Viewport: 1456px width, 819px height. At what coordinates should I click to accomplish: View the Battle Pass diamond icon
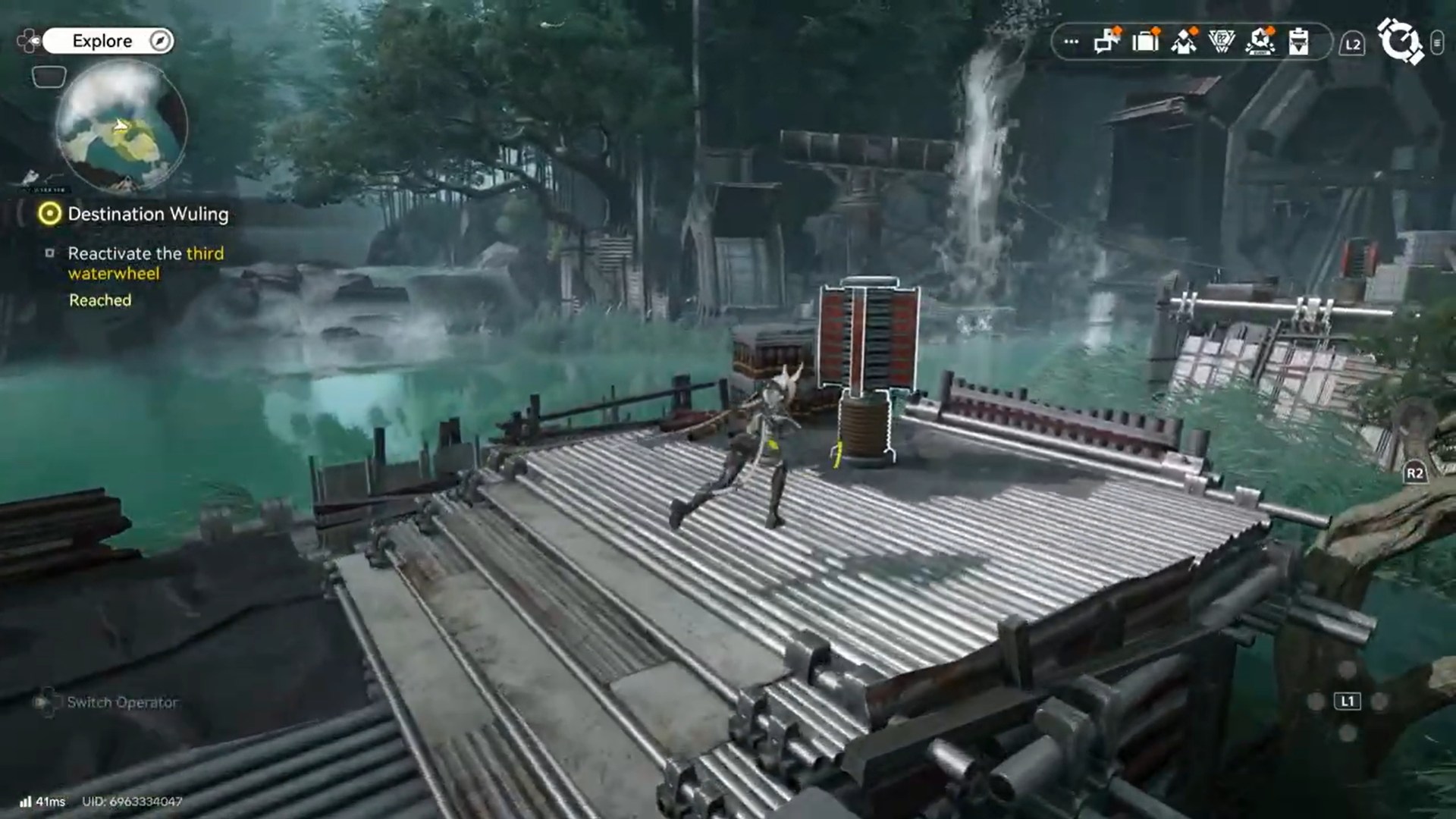1221,42
